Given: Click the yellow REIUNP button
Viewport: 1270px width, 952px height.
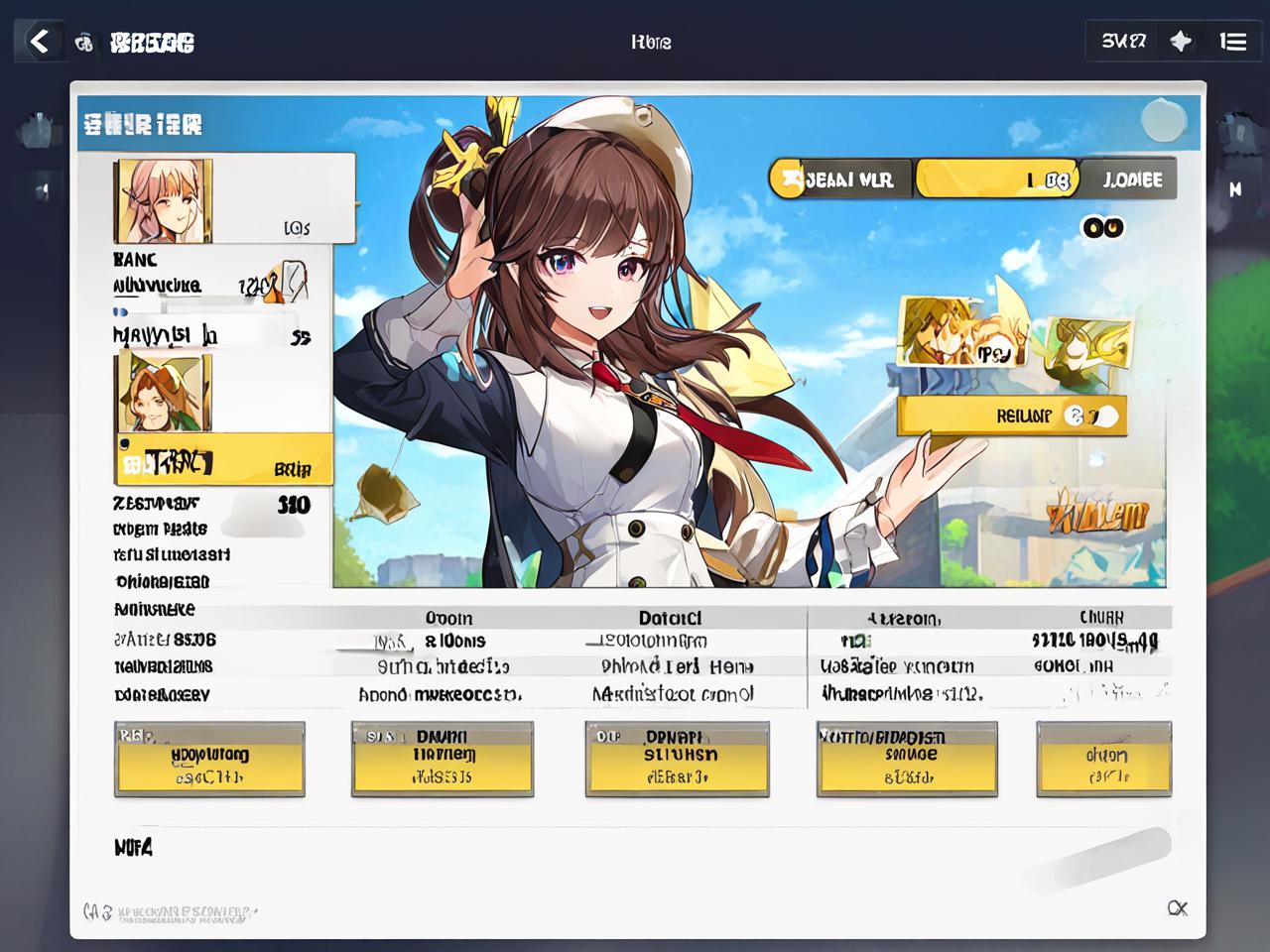Looking at the screenshot, I should point(1012,416).
